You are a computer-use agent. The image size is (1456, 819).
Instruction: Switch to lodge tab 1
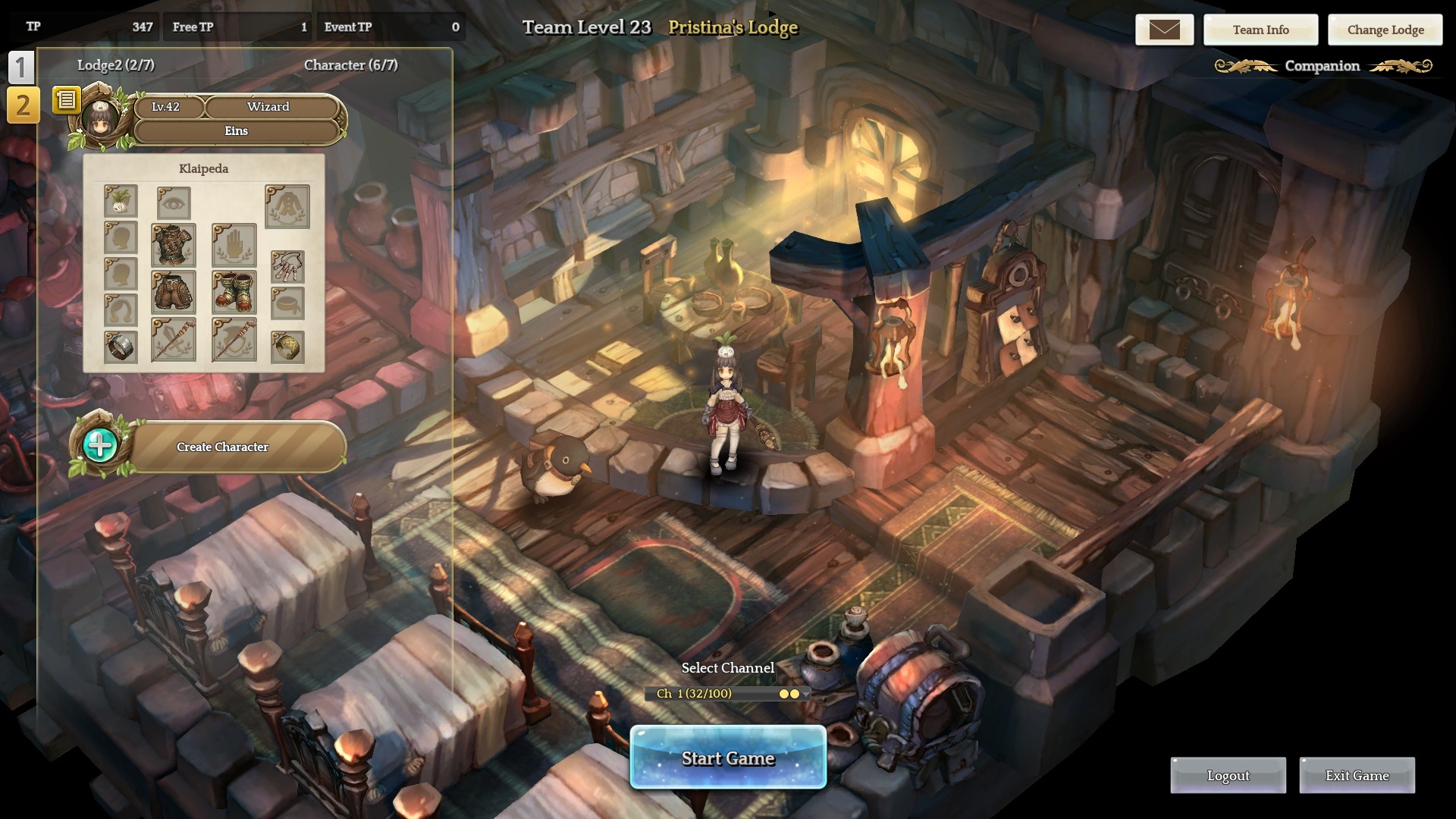[x=21, y=68]
